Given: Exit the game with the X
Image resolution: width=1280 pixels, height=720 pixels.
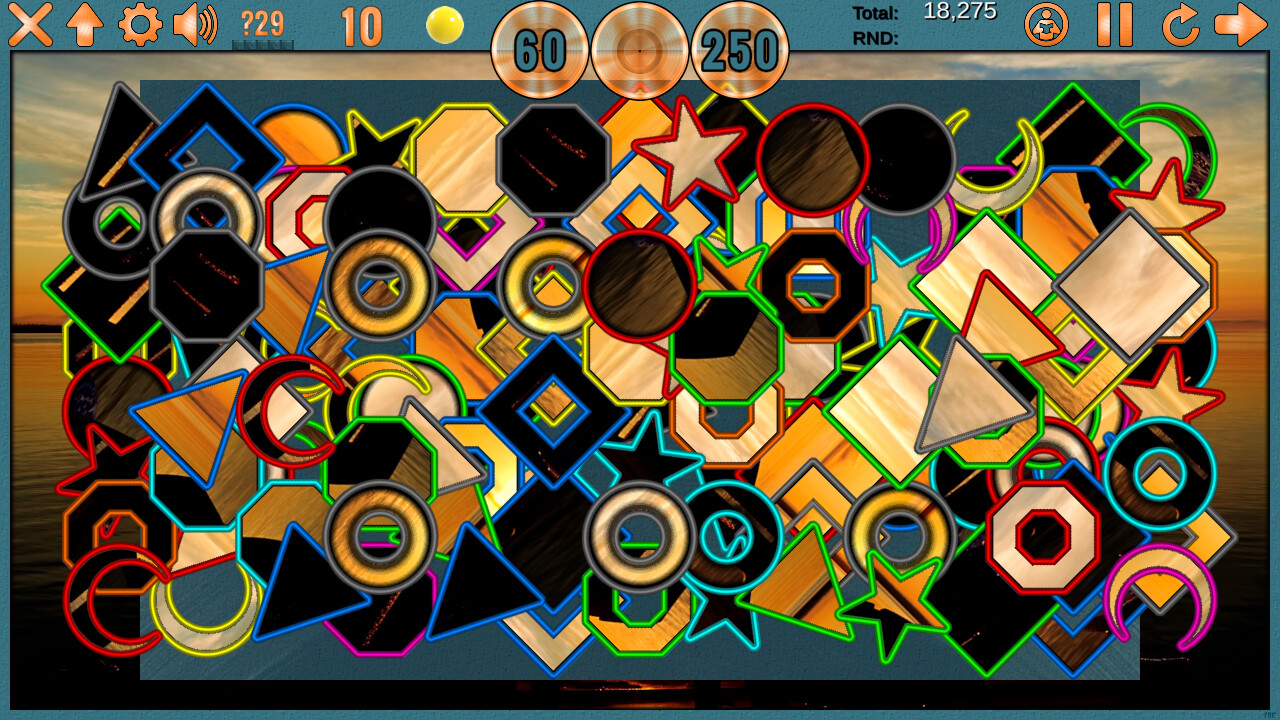Looking at the screenshot, I should tap(30, 25).
